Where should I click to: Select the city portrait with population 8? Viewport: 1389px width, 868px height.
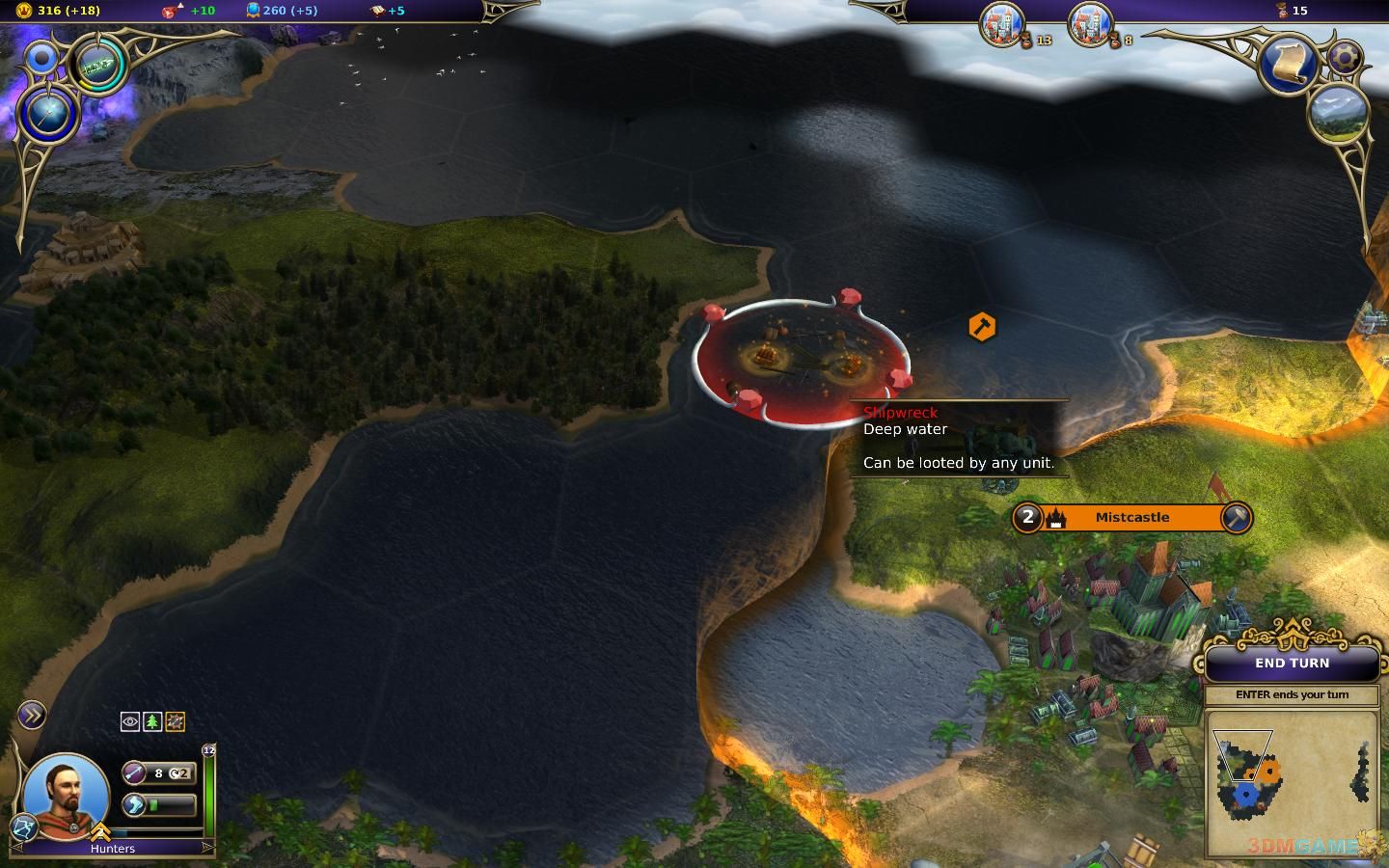(x=1090, y=23)
